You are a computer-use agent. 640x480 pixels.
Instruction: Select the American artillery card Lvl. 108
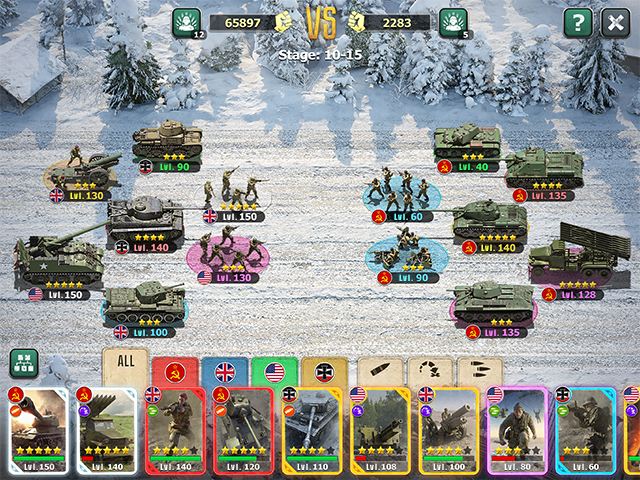coord(381,430)
